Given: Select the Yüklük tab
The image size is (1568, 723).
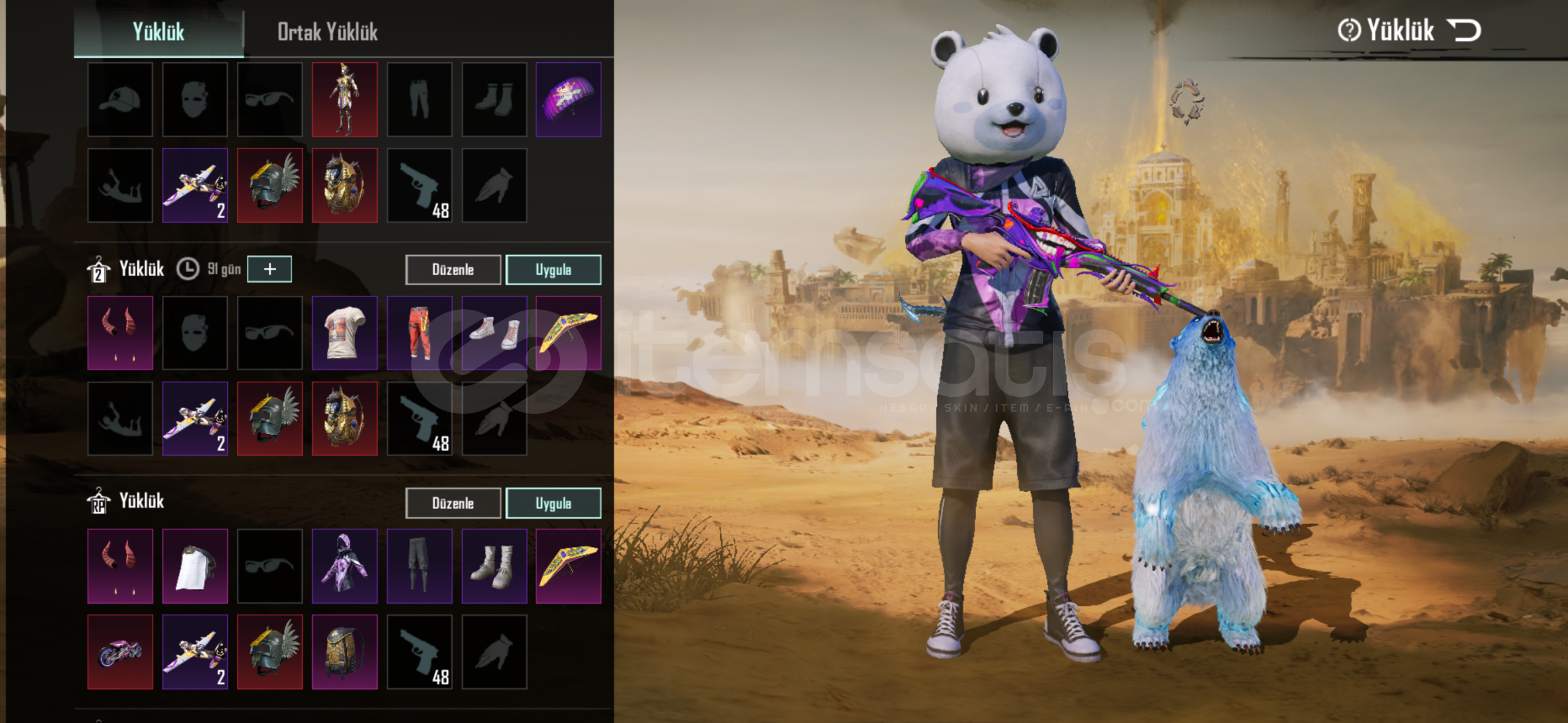Looking at the screenshot, I should pos(159,32).
